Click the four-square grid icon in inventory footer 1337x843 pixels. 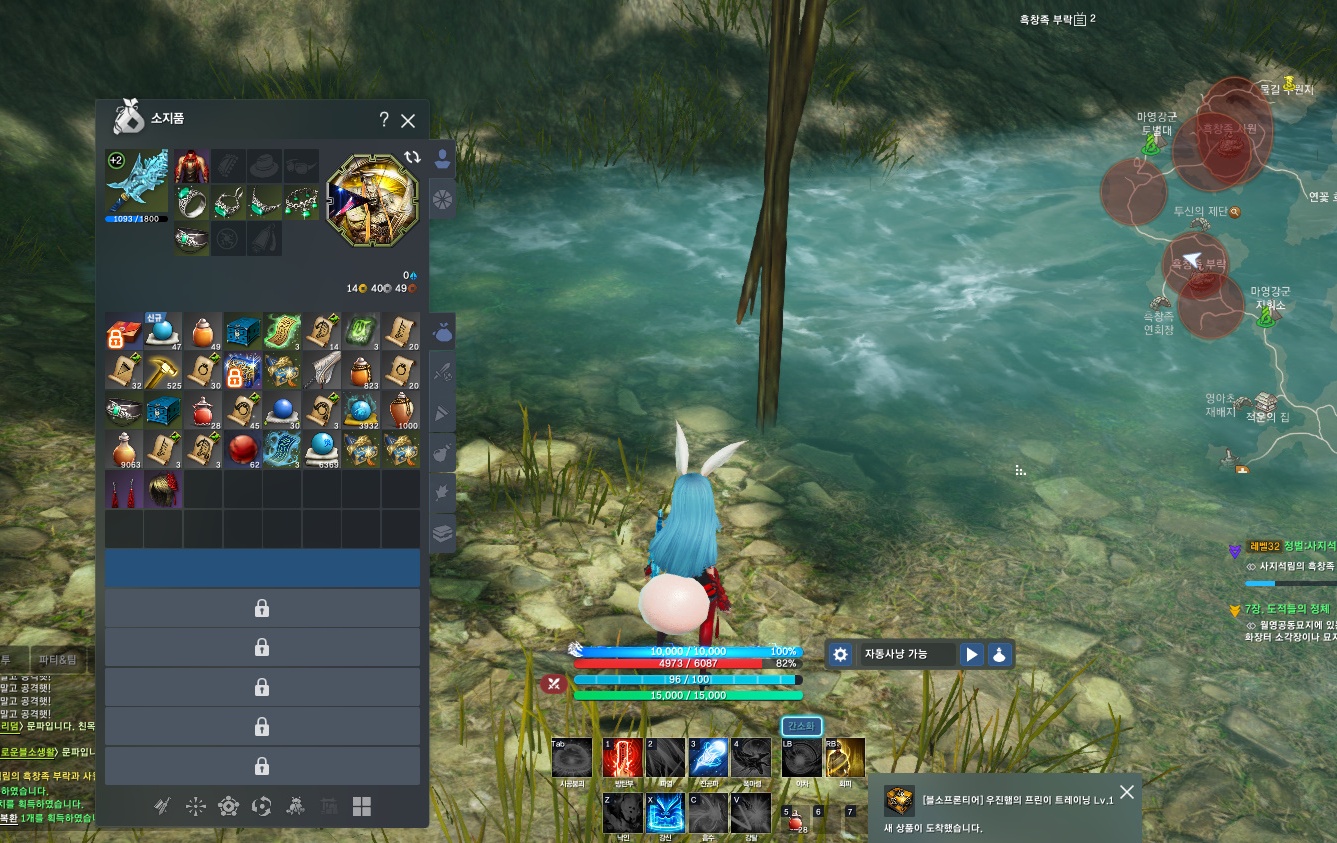point(362,806)
